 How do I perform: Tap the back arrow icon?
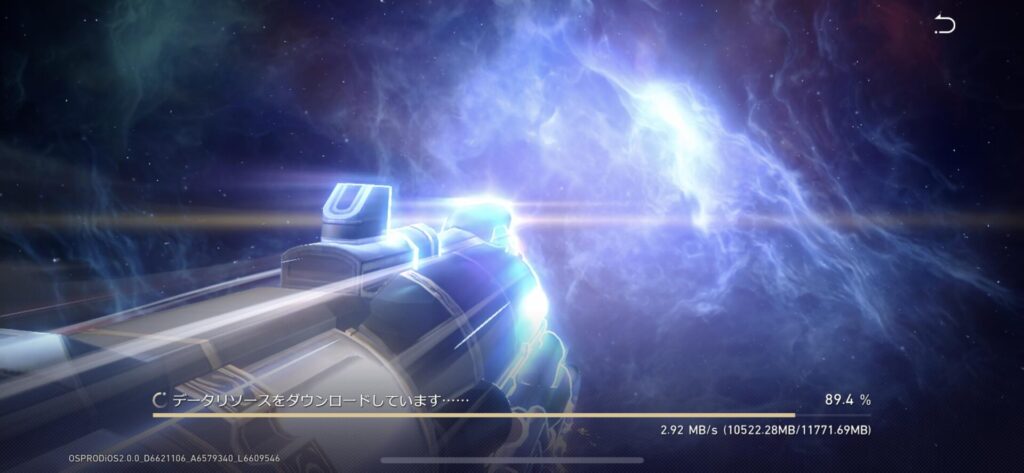pyautogui.click(x=944, y=25)
